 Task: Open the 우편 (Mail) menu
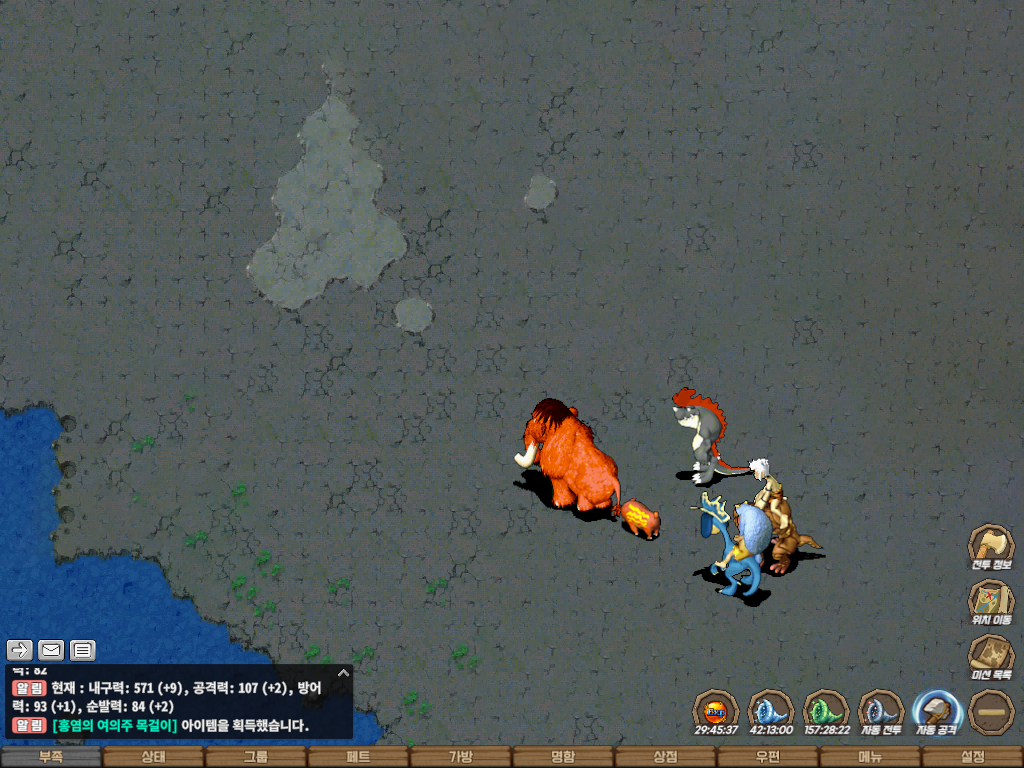[768, 757]
